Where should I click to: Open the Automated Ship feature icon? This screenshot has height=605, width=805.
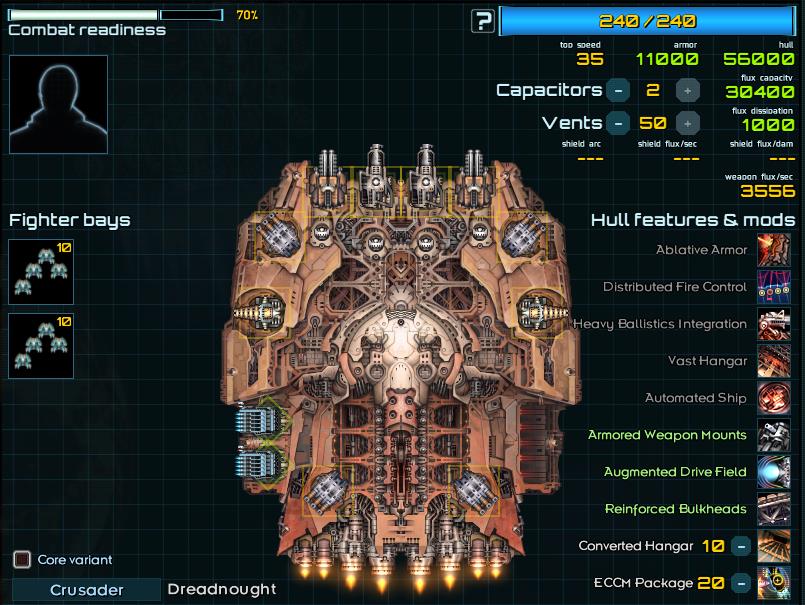tap(774, 398)
